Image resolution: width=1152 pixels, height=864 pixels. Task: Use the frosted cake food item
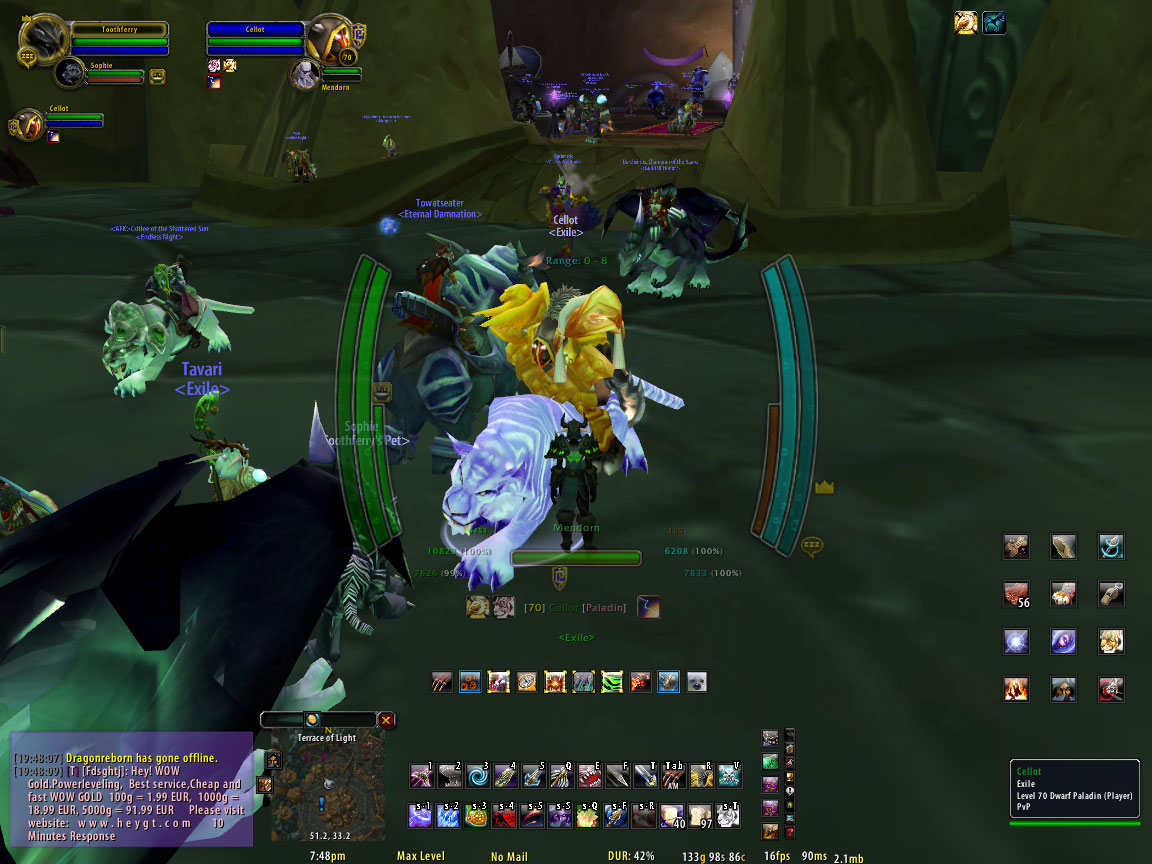pos(1063,594)
